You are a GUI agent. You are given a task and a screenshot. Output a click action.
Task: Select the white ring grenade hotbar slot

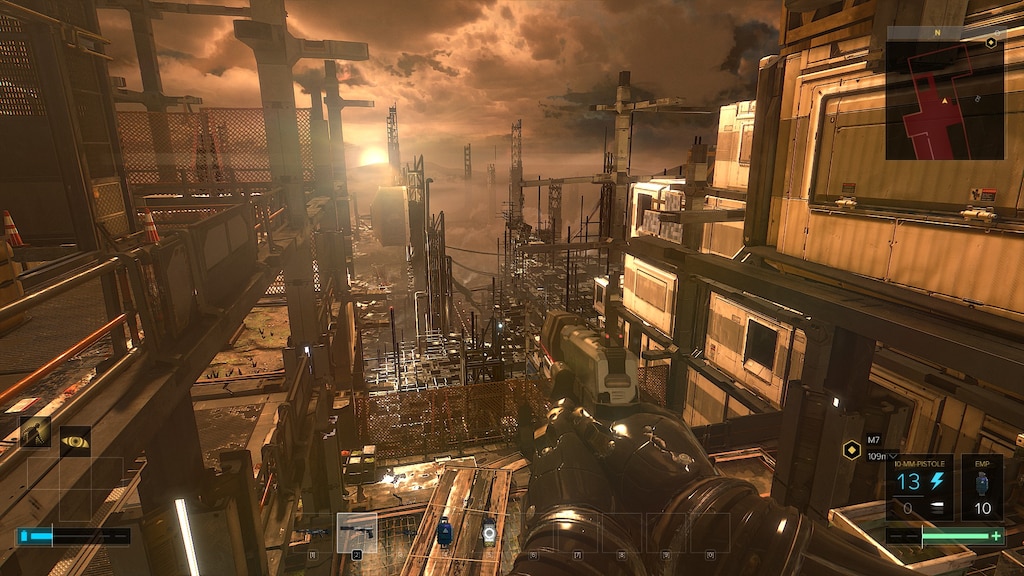[x=489, y=534]
